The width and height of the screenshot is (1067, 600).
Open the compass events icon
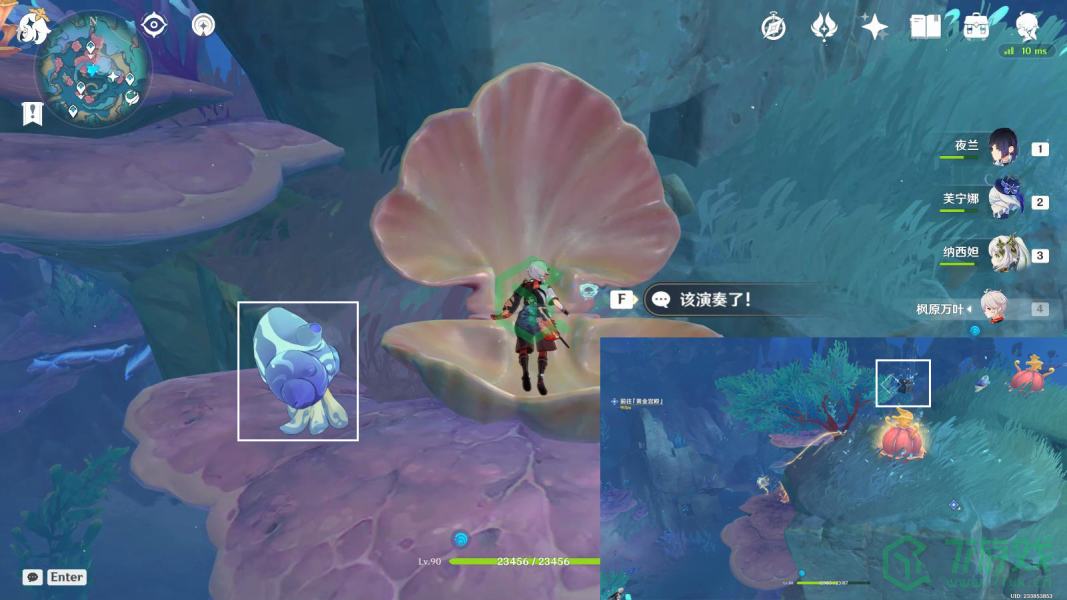pyautogui.click(x=773, y=27)
